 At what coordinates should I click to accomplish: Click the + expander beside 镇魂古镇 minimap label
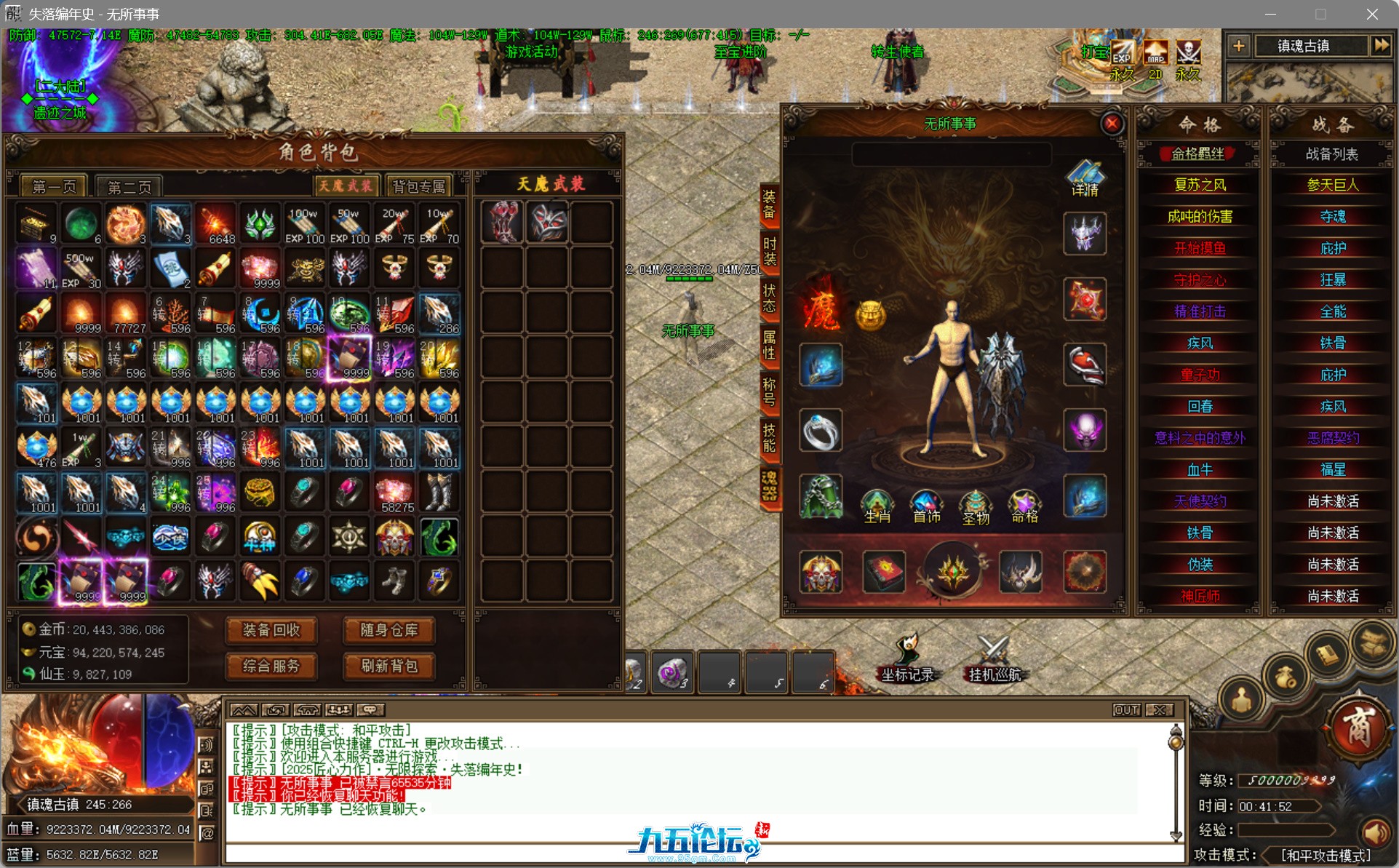pos(1239,46)
